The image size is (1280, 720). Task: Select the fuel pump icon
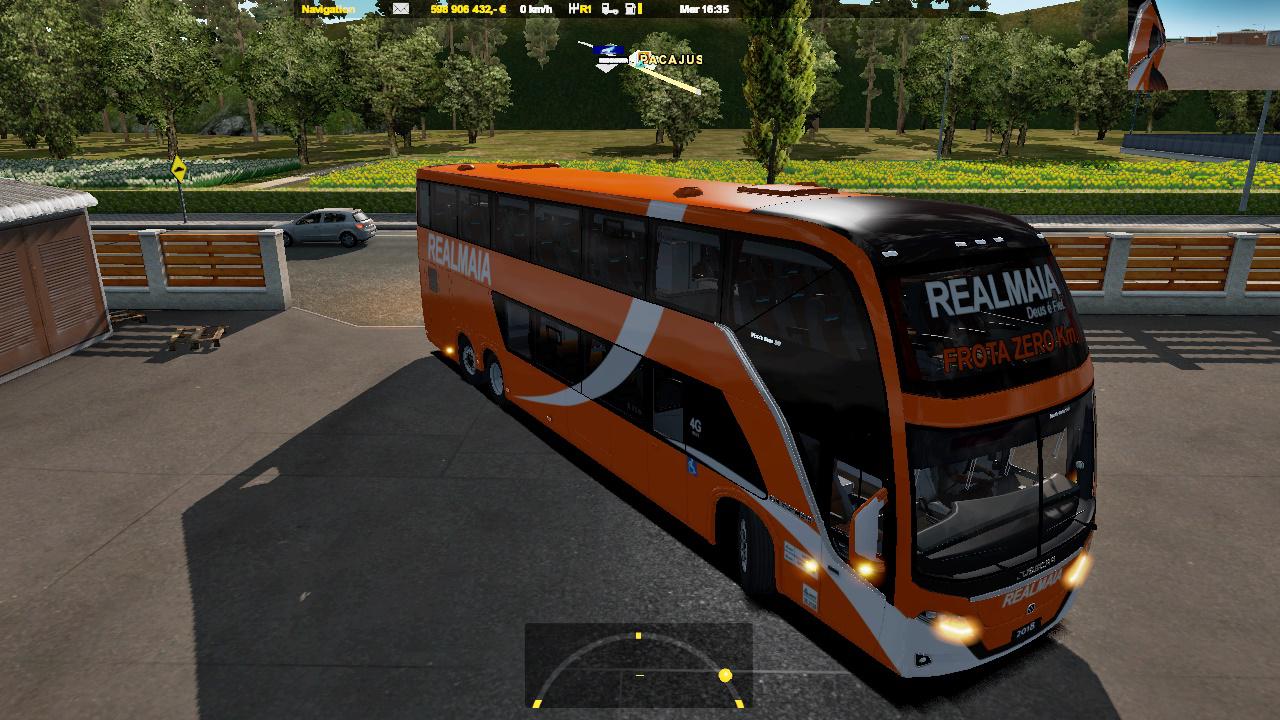tap(632, 9)
